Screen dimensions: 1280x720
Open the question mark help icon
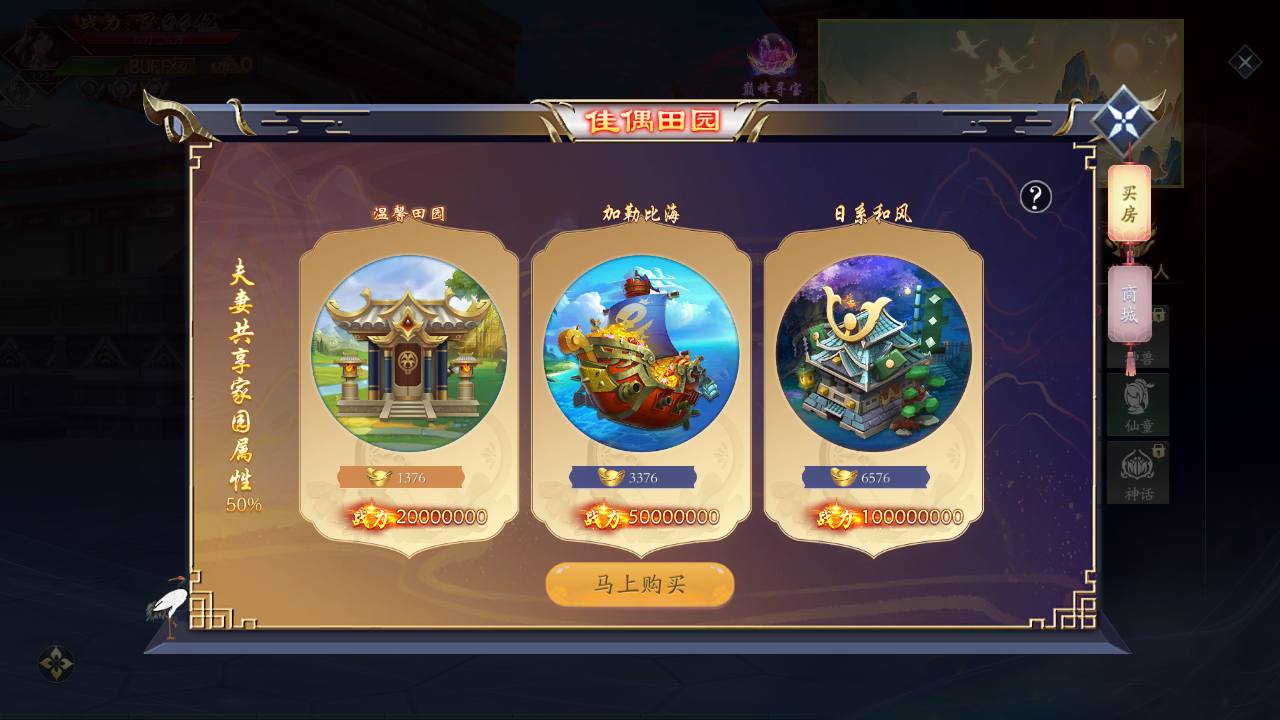click(1035, 198)
